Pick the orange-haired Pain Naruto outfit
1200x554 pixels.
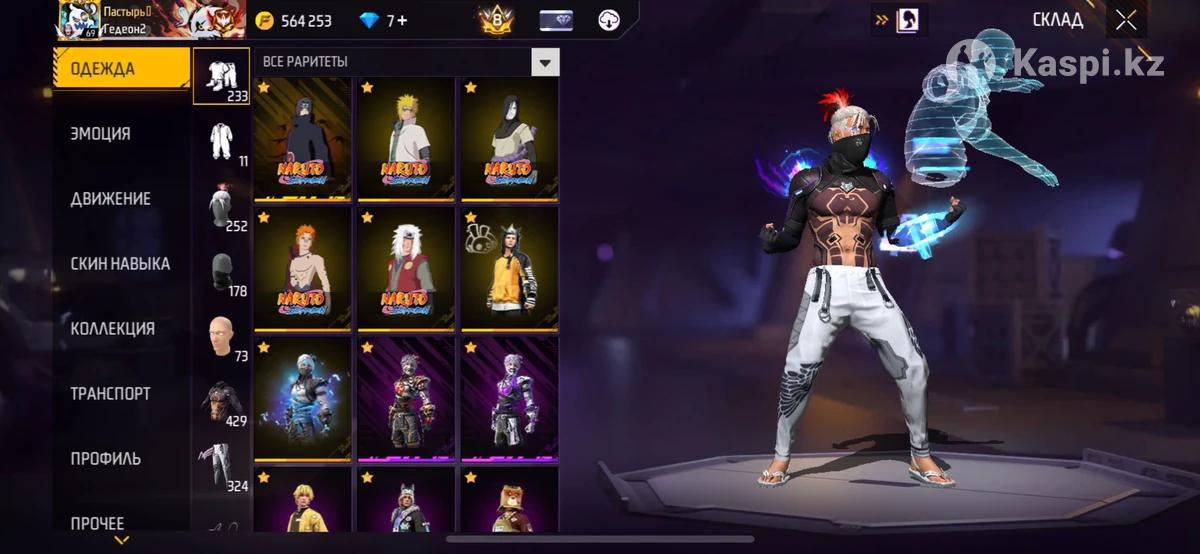pyautogui.click(x=302, y=268)
